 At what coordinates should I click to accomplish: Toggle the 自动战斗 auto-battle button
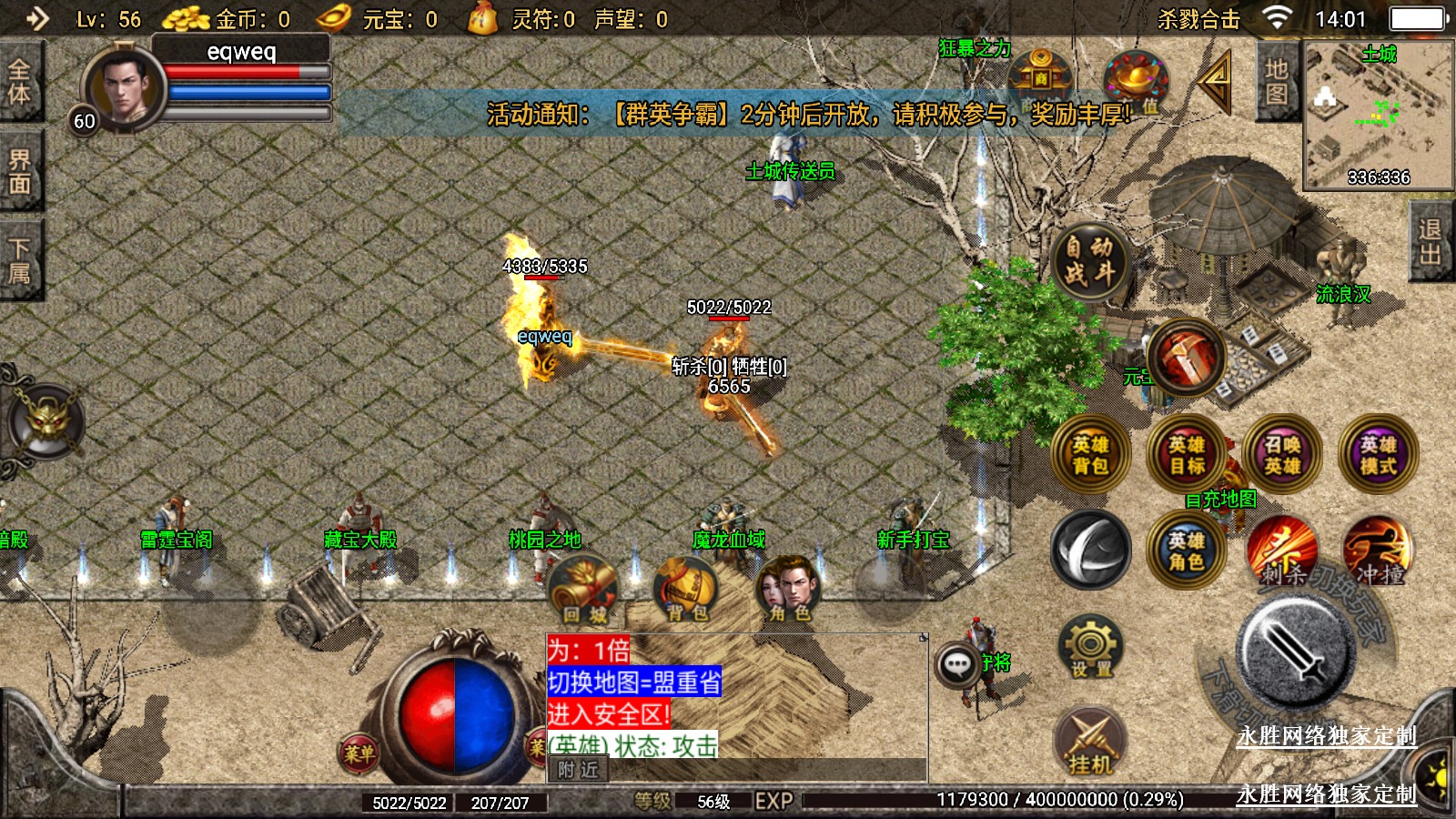(1089, 260)
